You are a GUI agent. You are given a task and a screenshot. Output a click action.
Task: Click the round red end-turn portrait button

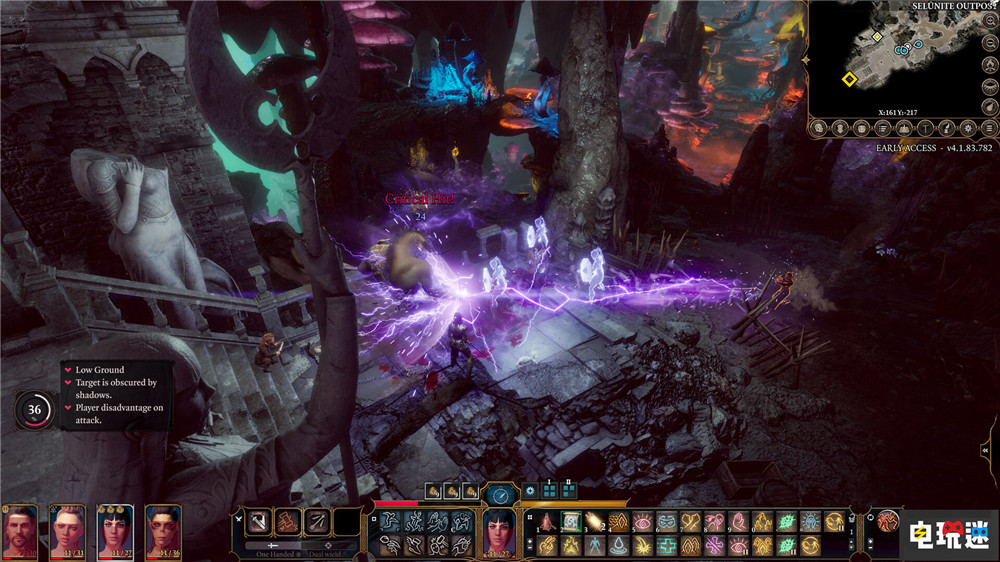[889, 521]
